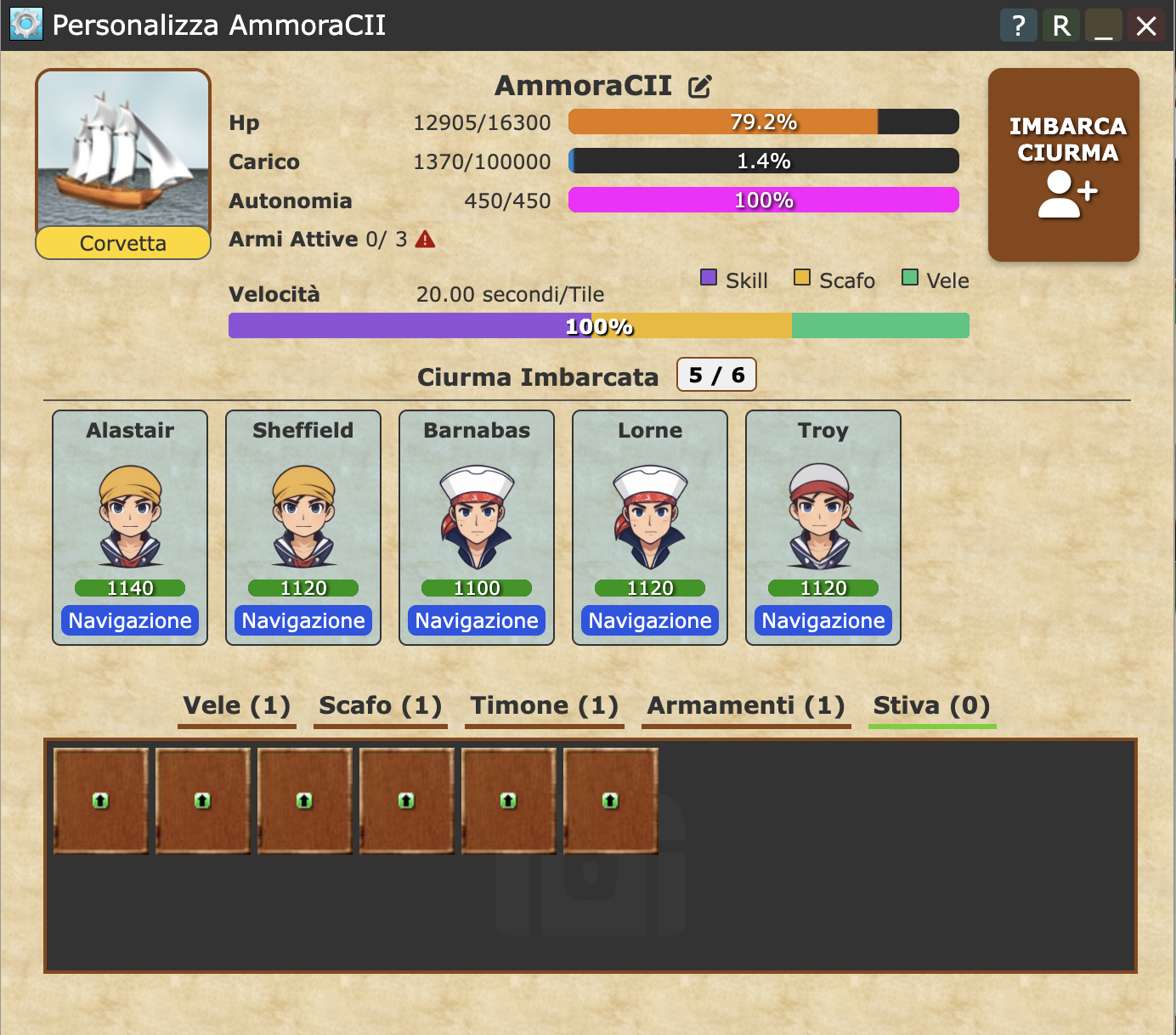The width and height of the screenshot is (1176, 1035).
Task: Select the first upgrade slot with green arrow
Action: click(101, 800)
